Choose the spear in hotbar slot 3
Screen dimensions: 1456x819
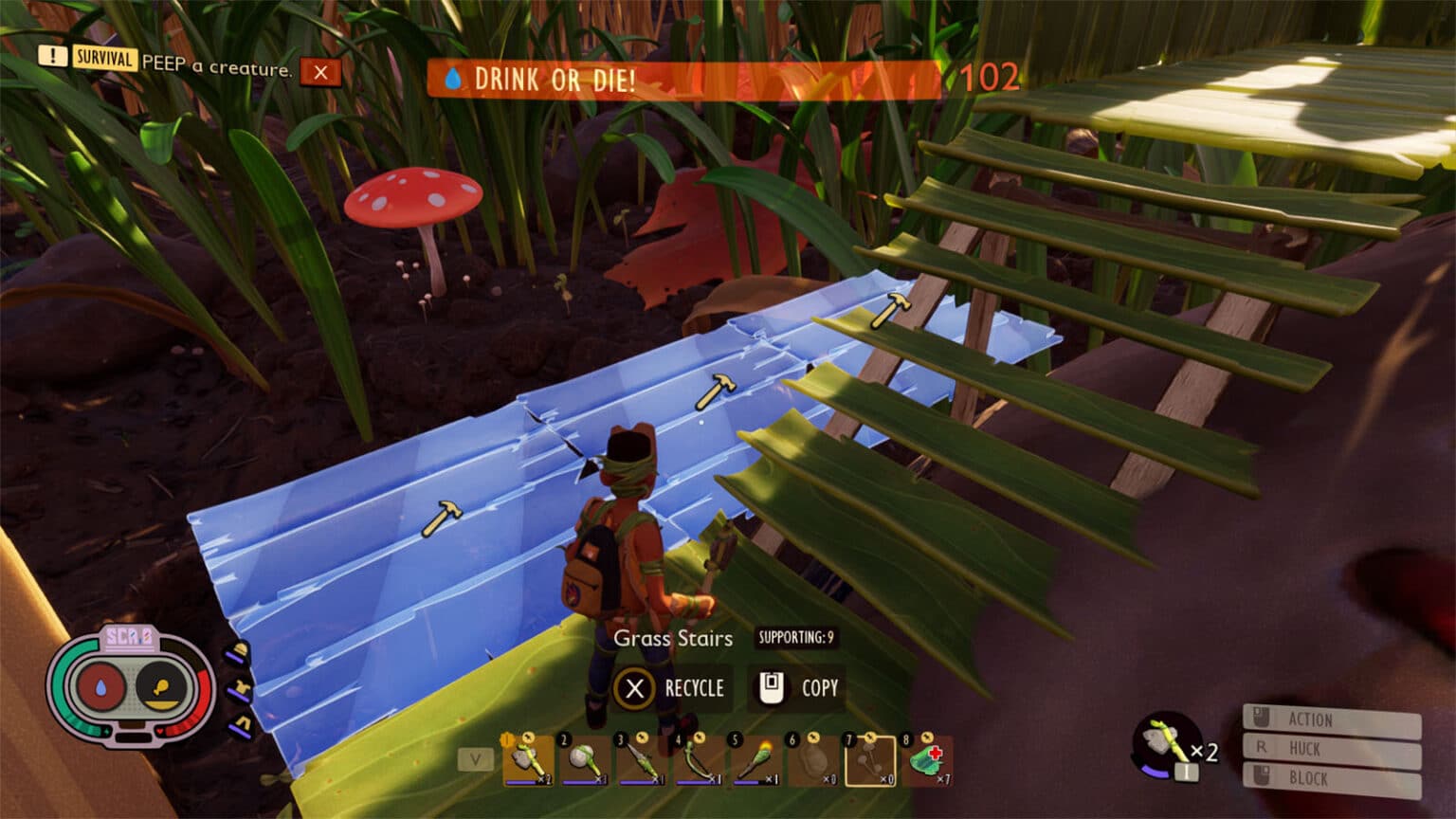642,761
